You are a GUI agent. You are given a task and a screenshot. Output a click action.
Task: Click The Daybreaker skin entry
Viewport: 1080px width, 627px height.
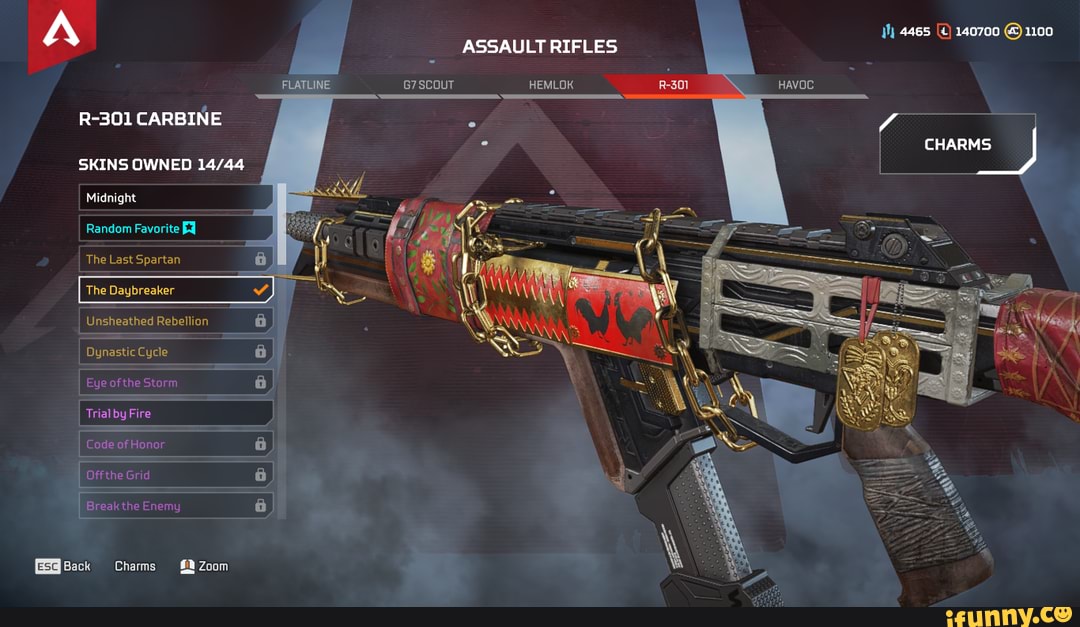pyautogui.click(x=176, y=290)
